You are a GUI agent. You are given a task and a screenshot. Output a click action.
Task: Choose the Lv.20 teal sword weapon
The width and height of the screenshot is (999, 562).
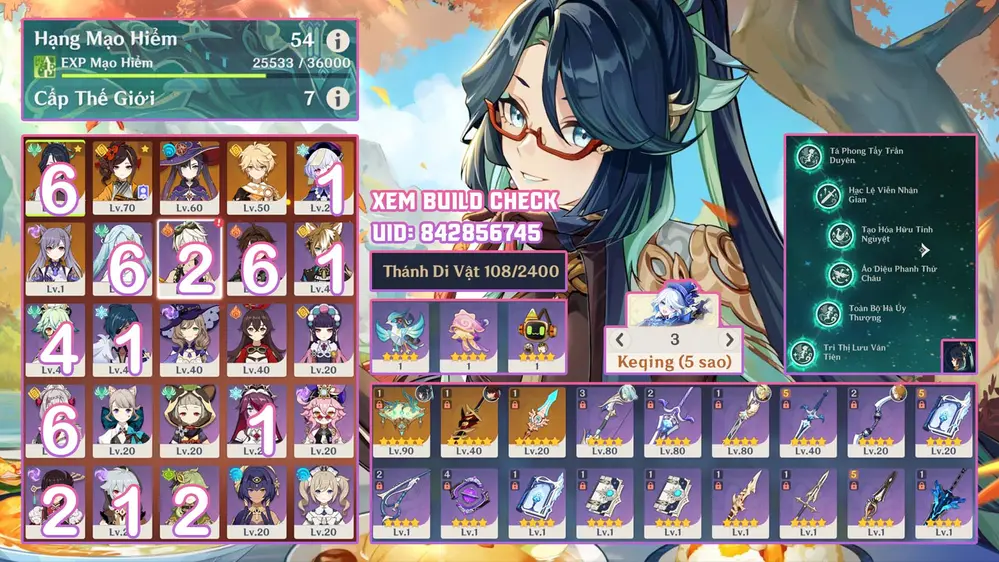[x=538, y=422]
